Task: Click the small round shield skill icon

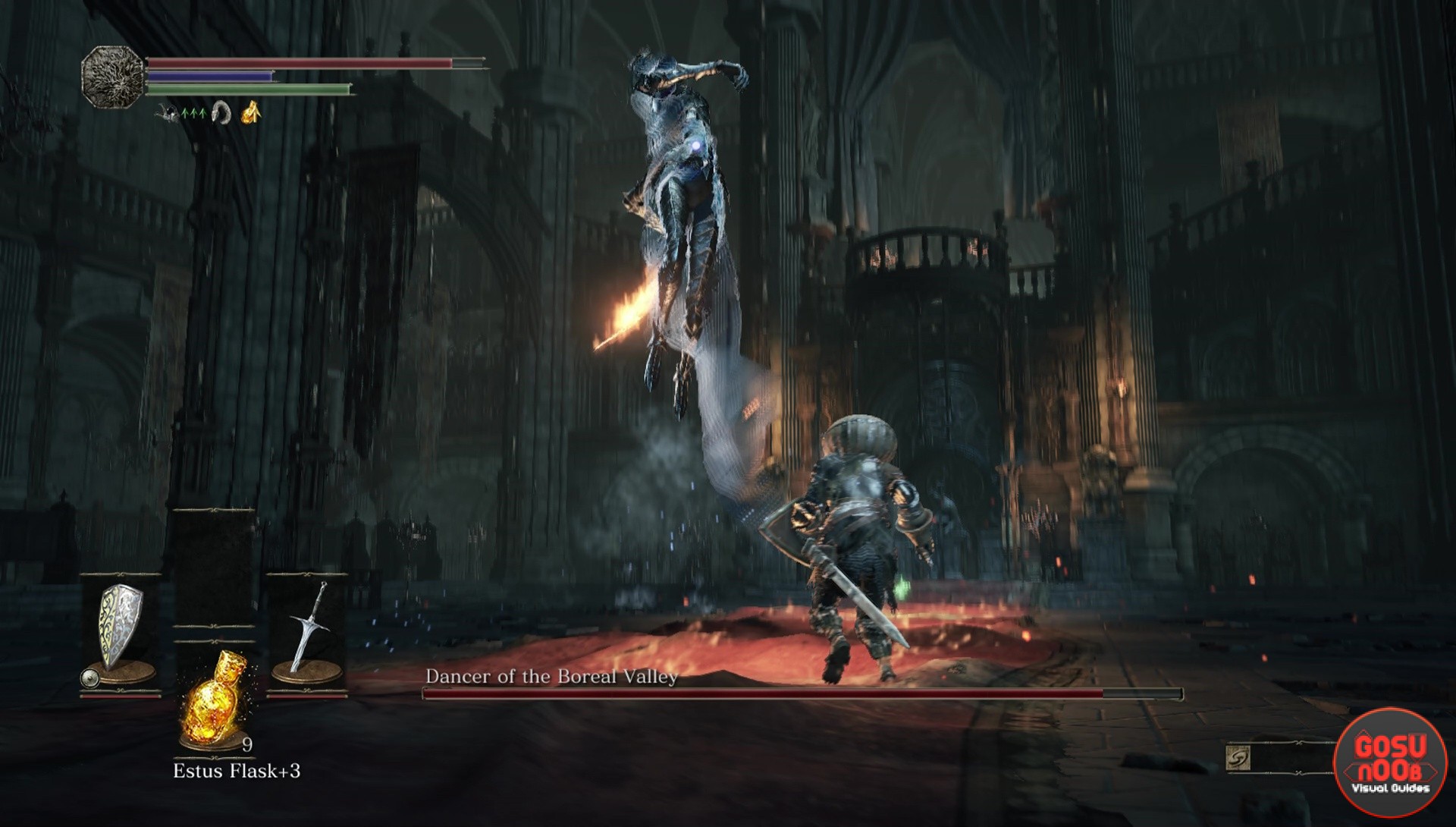Action: click(x=89, y=677)
